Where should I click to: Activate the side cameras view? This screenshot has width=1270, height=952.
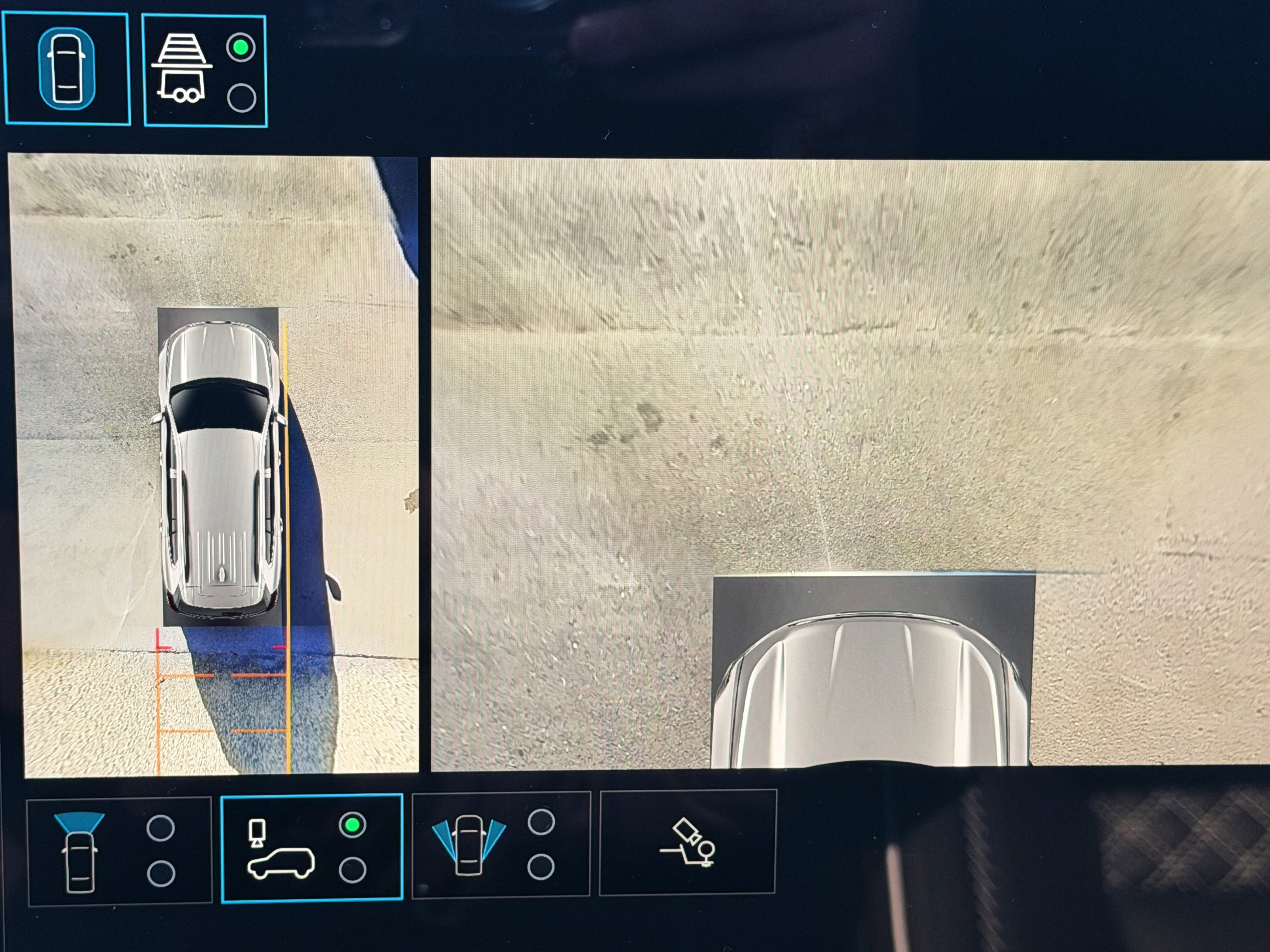point(501,844)
